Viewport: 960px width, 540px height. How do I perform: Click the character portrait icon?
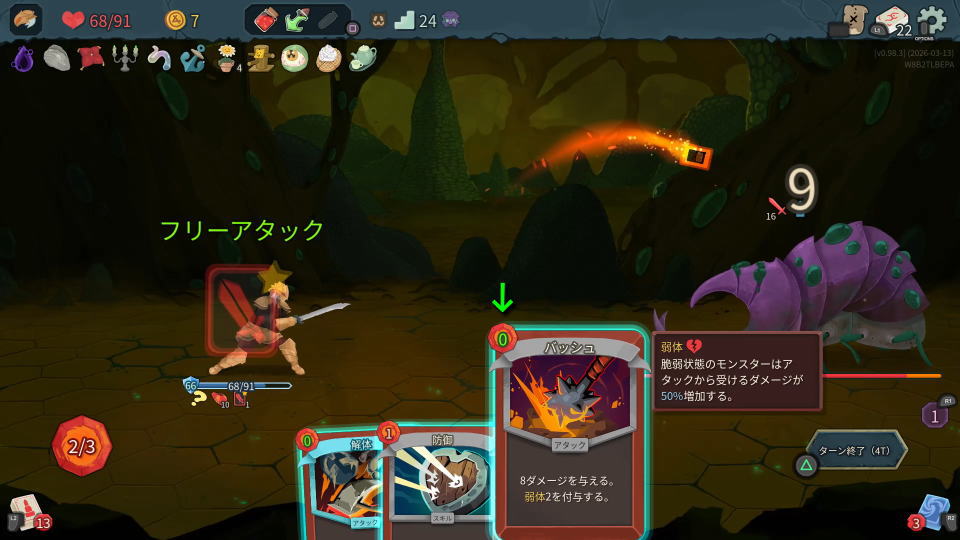coord(27,19)
